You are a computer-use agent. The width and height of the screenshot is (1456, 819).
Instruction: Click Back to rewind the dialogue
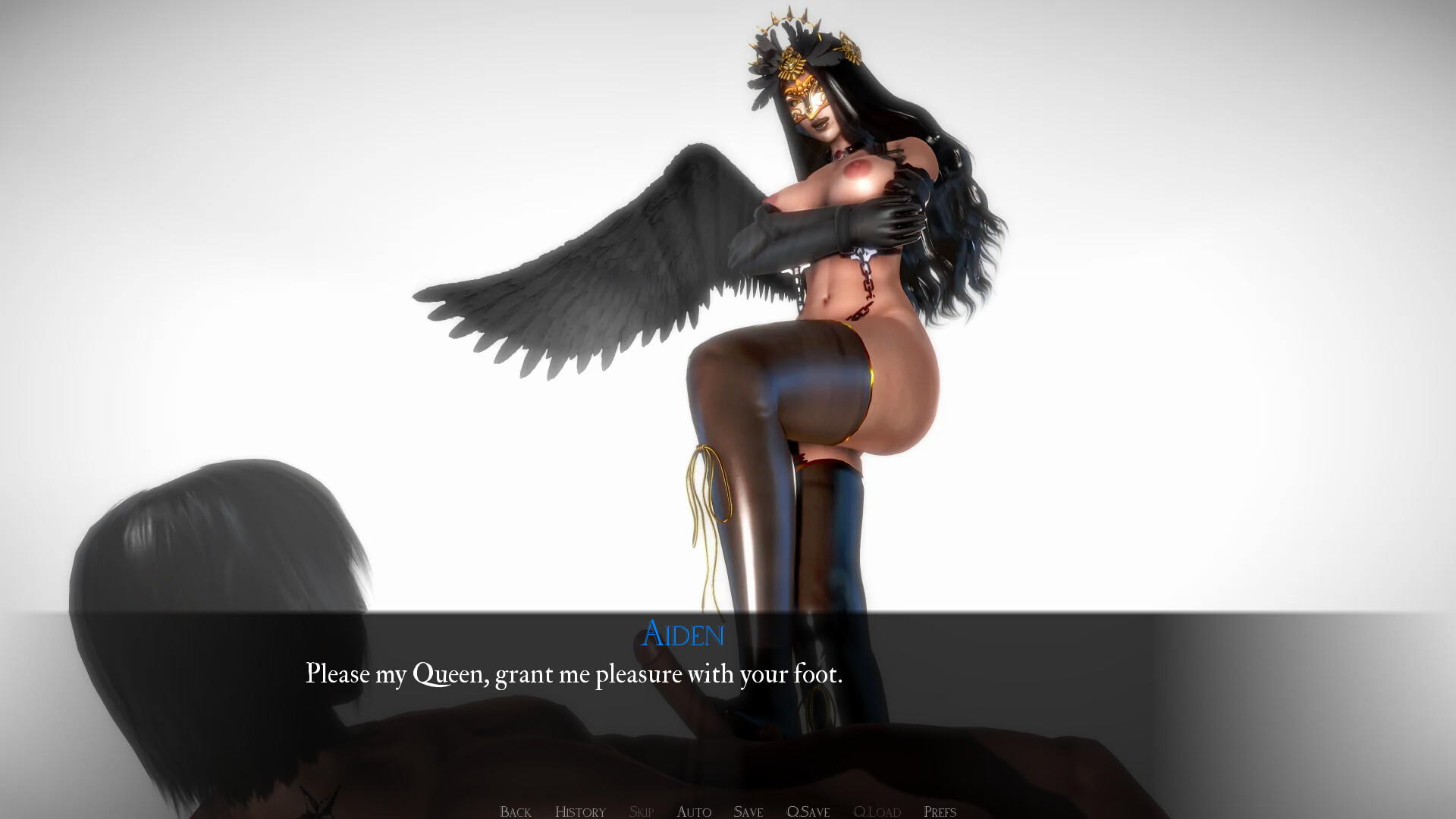(515, 811)
